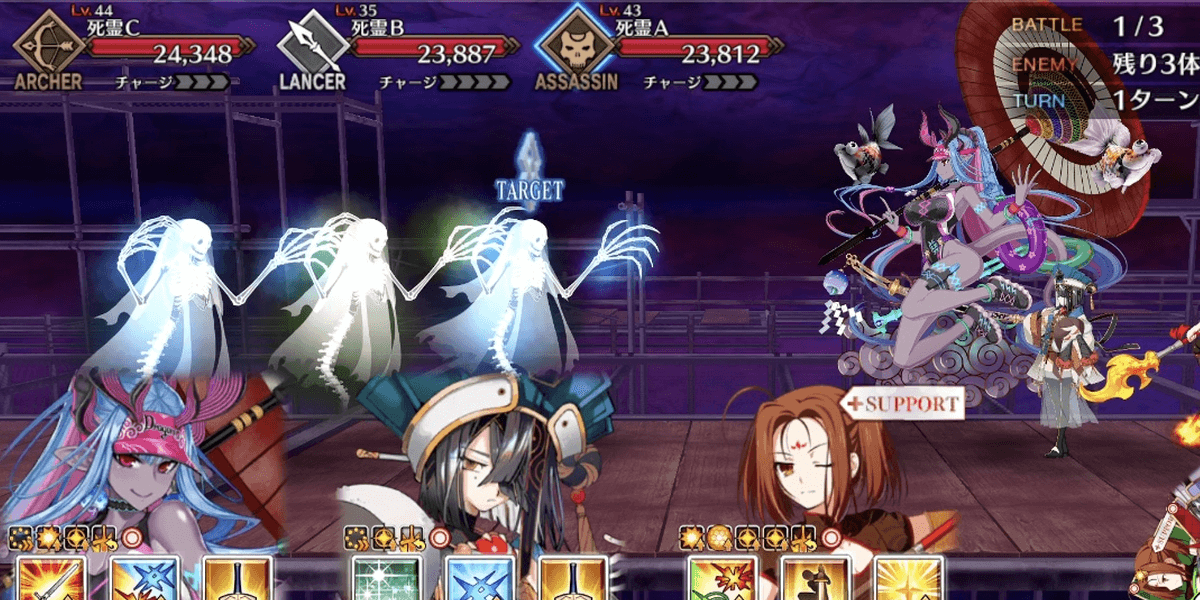Activate the dark sword silhouette skill
Image resolution: width=1200 pixels, height=600 pixels.
[x=815, y=579]
